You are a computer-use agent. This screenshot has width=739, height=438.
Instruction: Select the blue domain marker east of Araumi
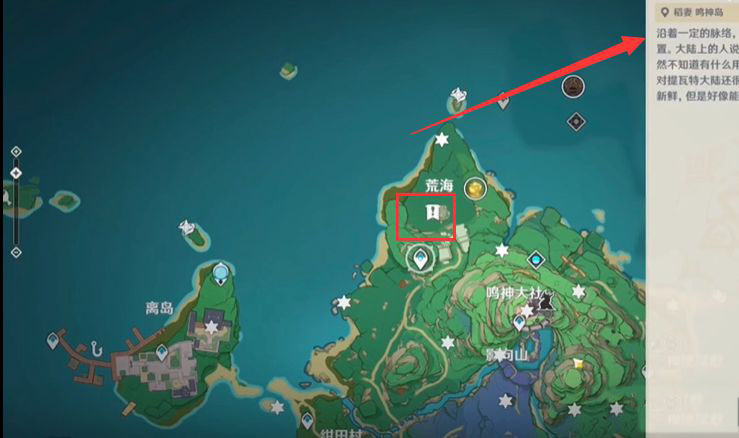point(537,260)
